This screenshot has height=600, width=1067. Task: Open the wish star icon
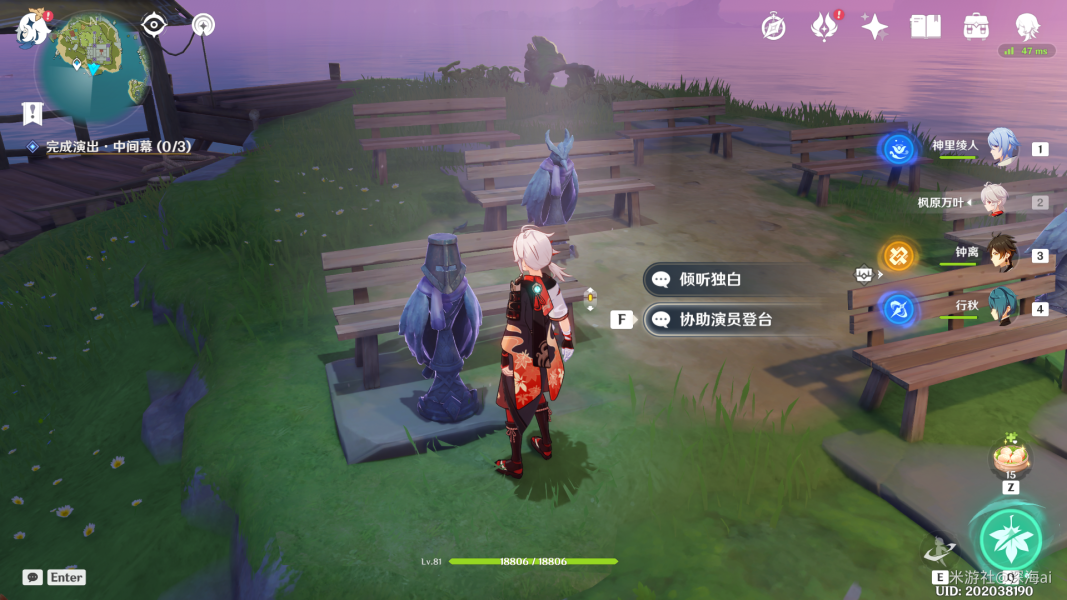875,27
